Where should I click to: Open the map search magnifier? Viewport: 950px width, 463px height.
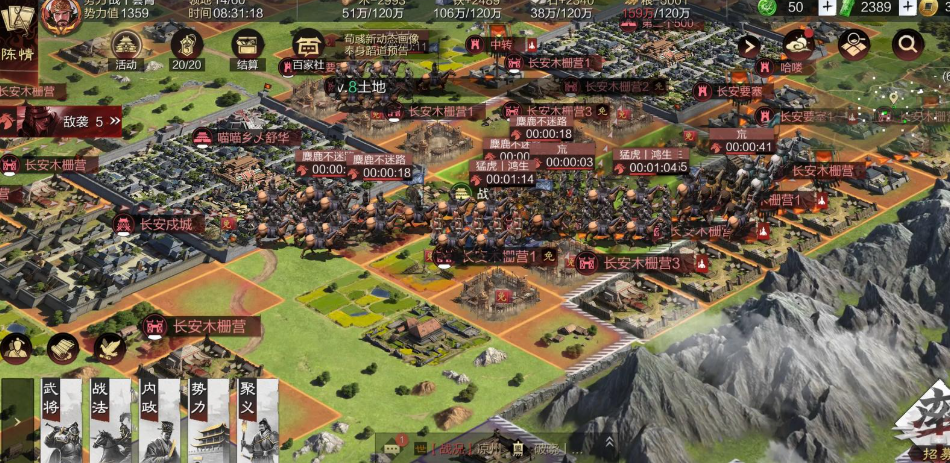coord(907,44)
